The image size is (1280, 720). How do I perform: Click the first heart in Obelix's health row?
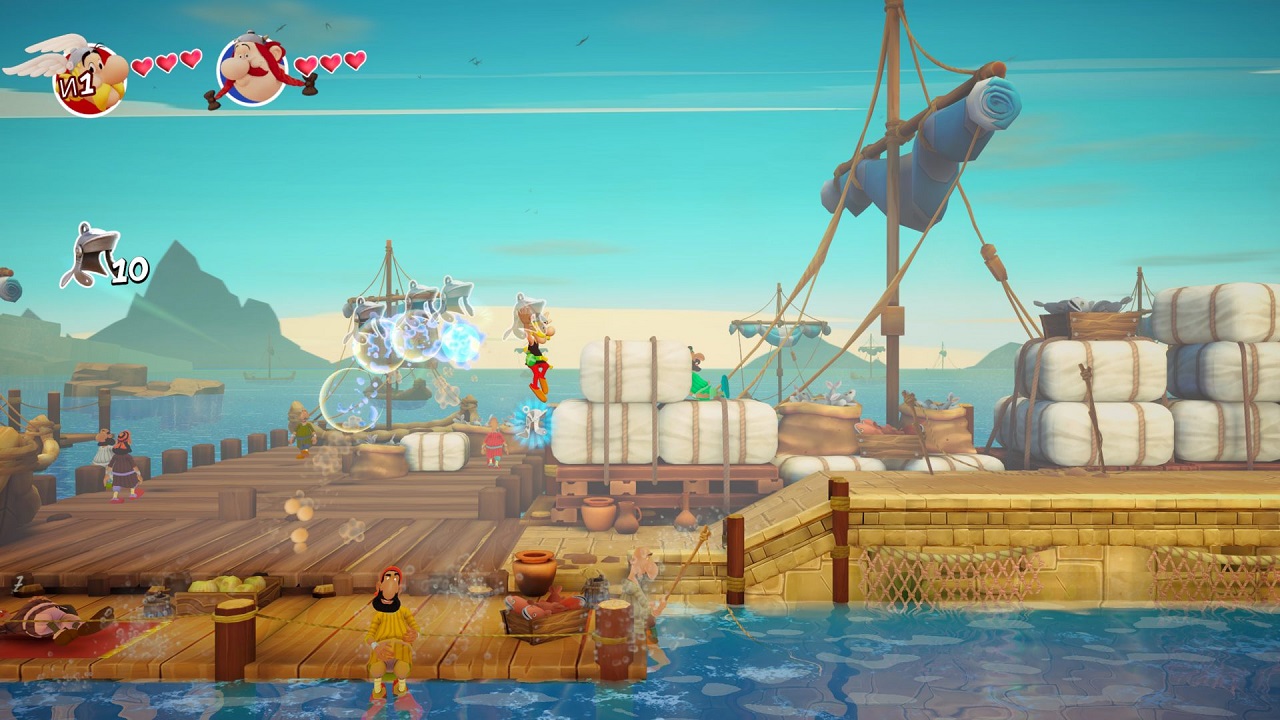tap(306, 65)
